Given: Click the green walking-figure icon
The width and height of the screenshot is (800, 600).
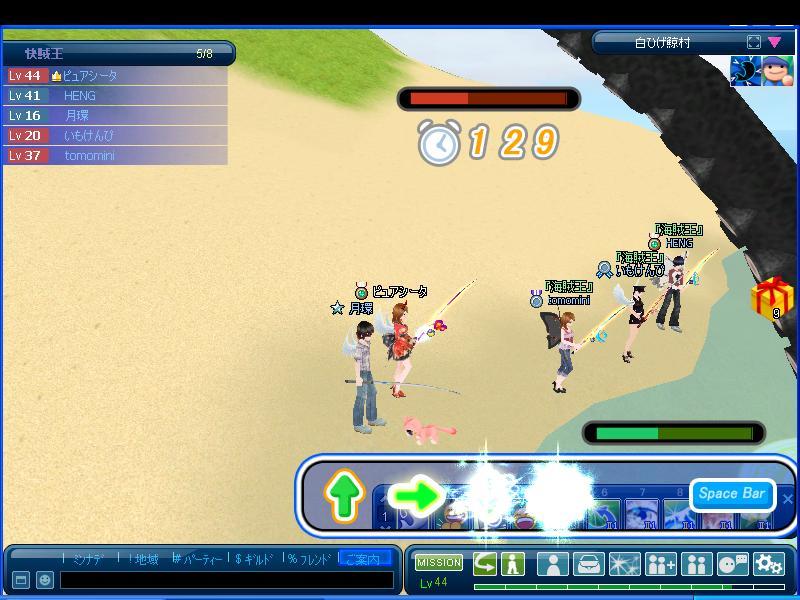Looking at the screenshot, I should [513, 563].
